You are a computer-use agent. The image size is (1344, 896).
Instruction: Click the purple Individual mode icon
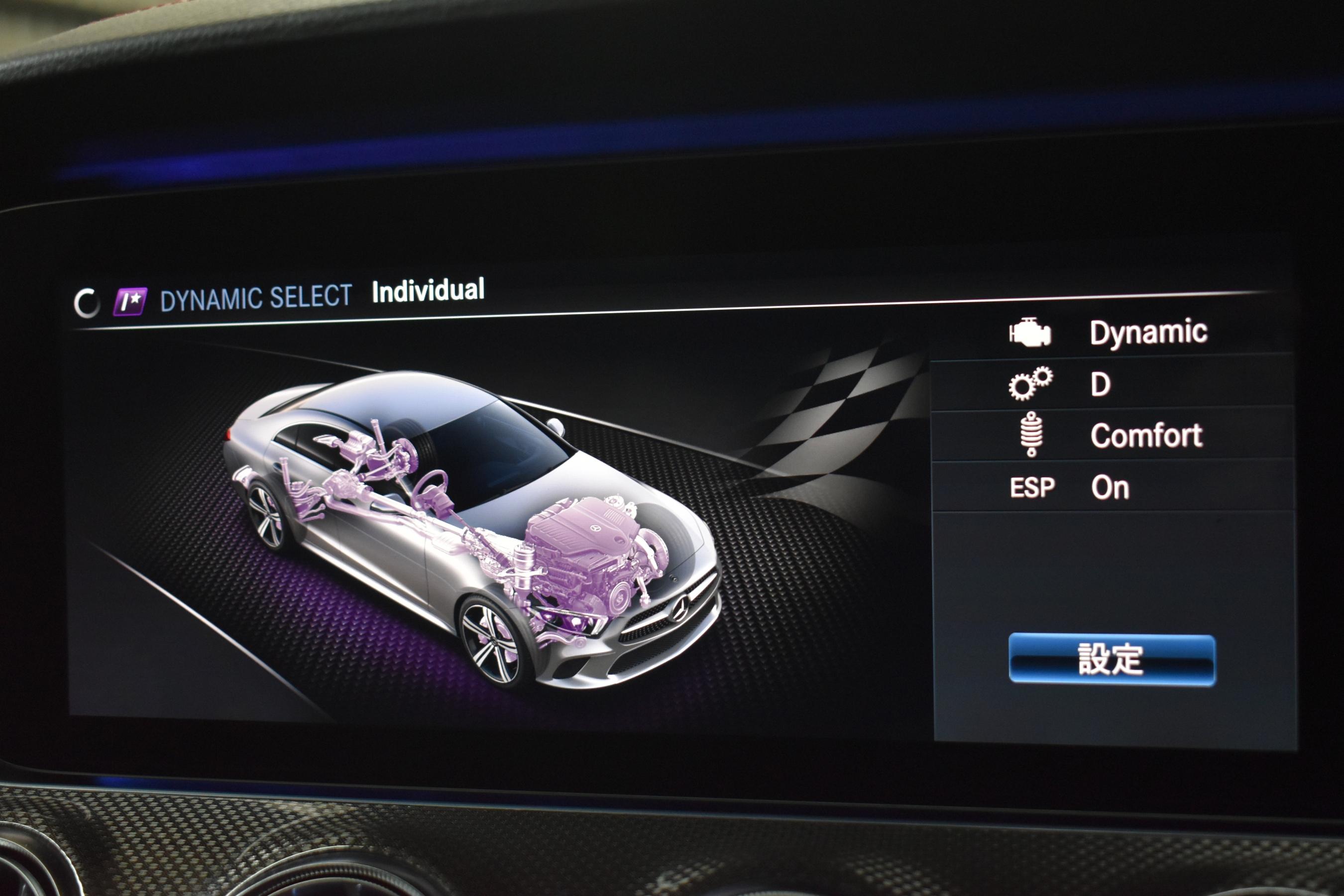click(130, 301)
